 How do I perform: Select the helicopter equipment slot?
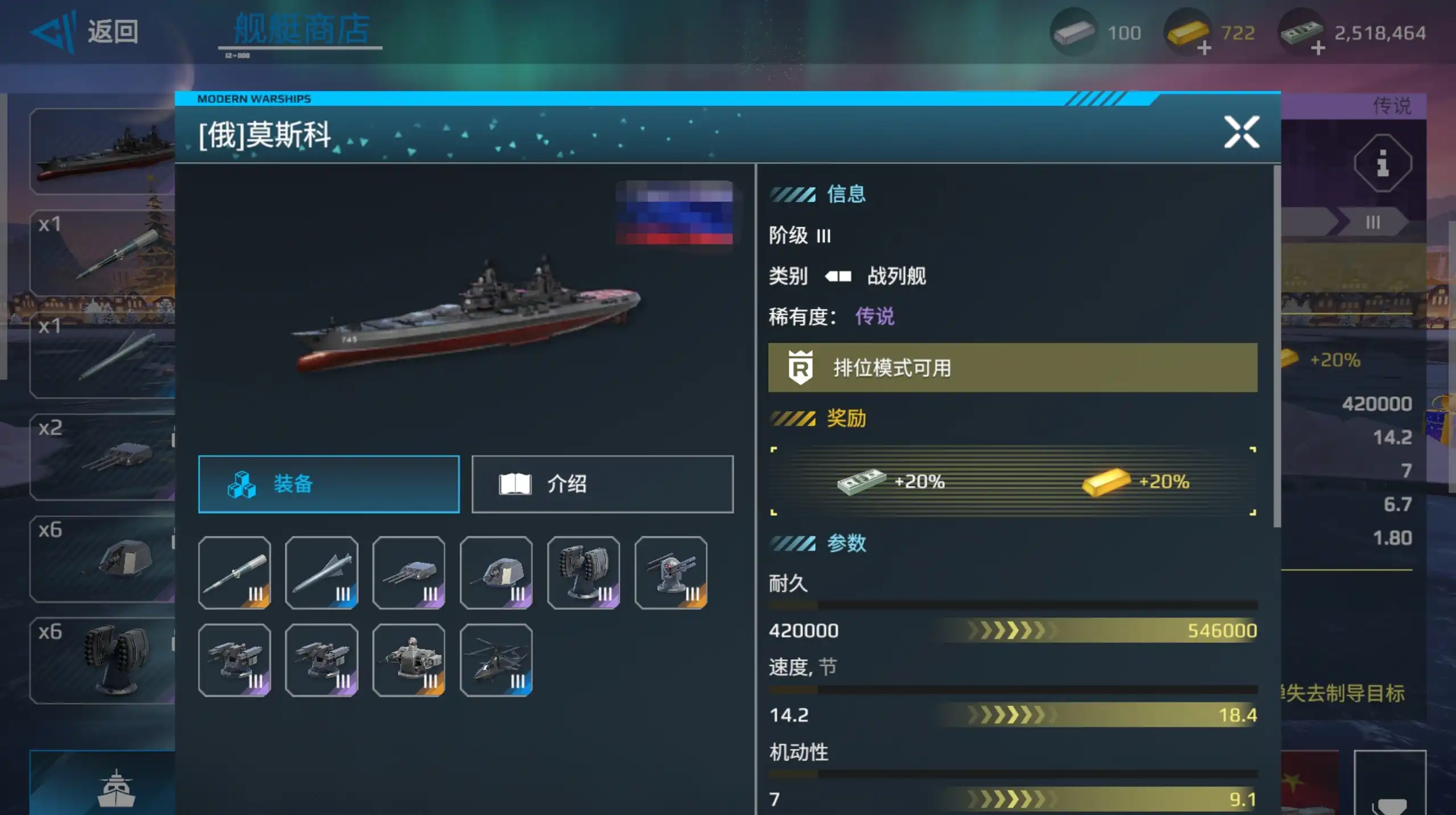pos(496,660)
